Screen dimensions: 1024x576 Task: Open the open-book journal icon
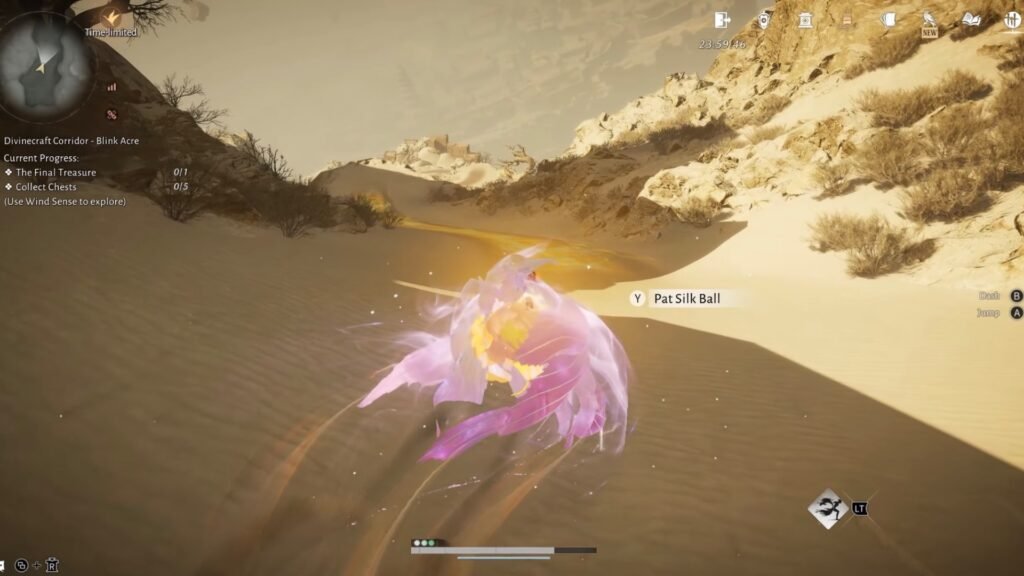pos(971,20)
